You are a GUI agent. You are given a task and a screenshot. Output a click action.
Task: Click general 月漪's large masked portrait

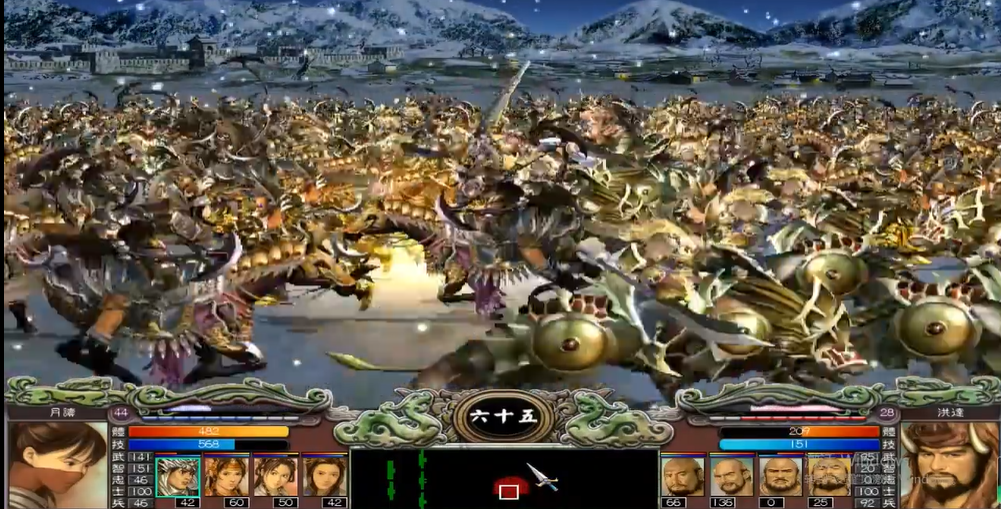[58, 465]
